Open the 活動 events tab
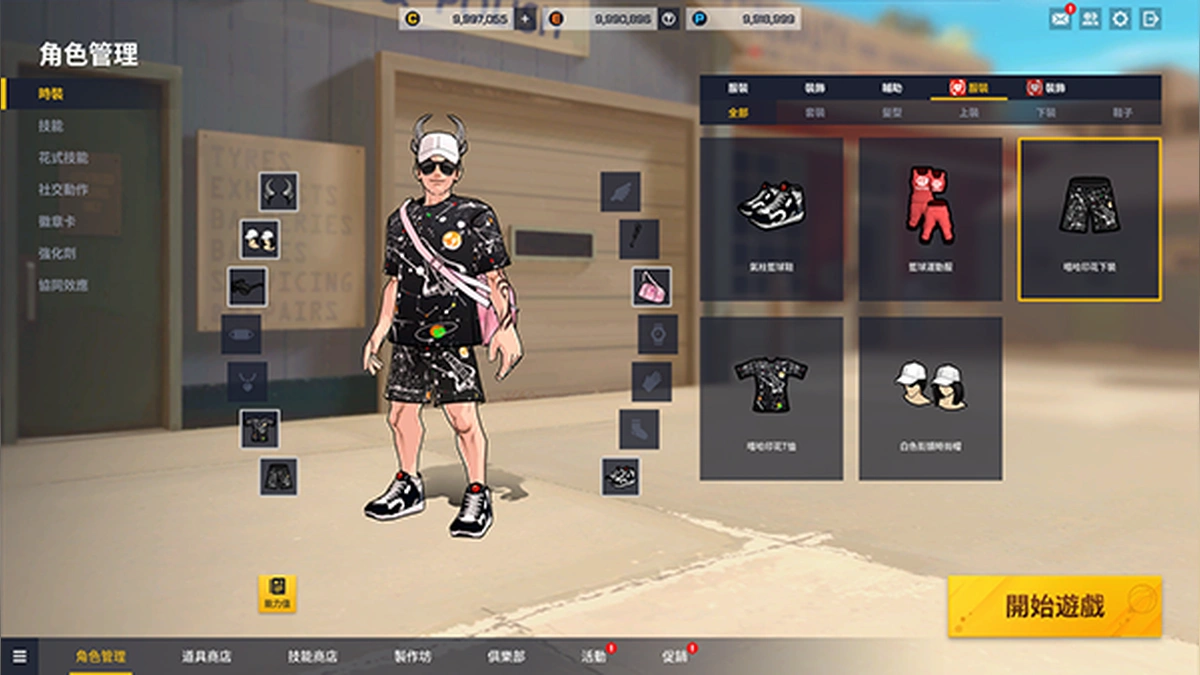 [594, 657]
